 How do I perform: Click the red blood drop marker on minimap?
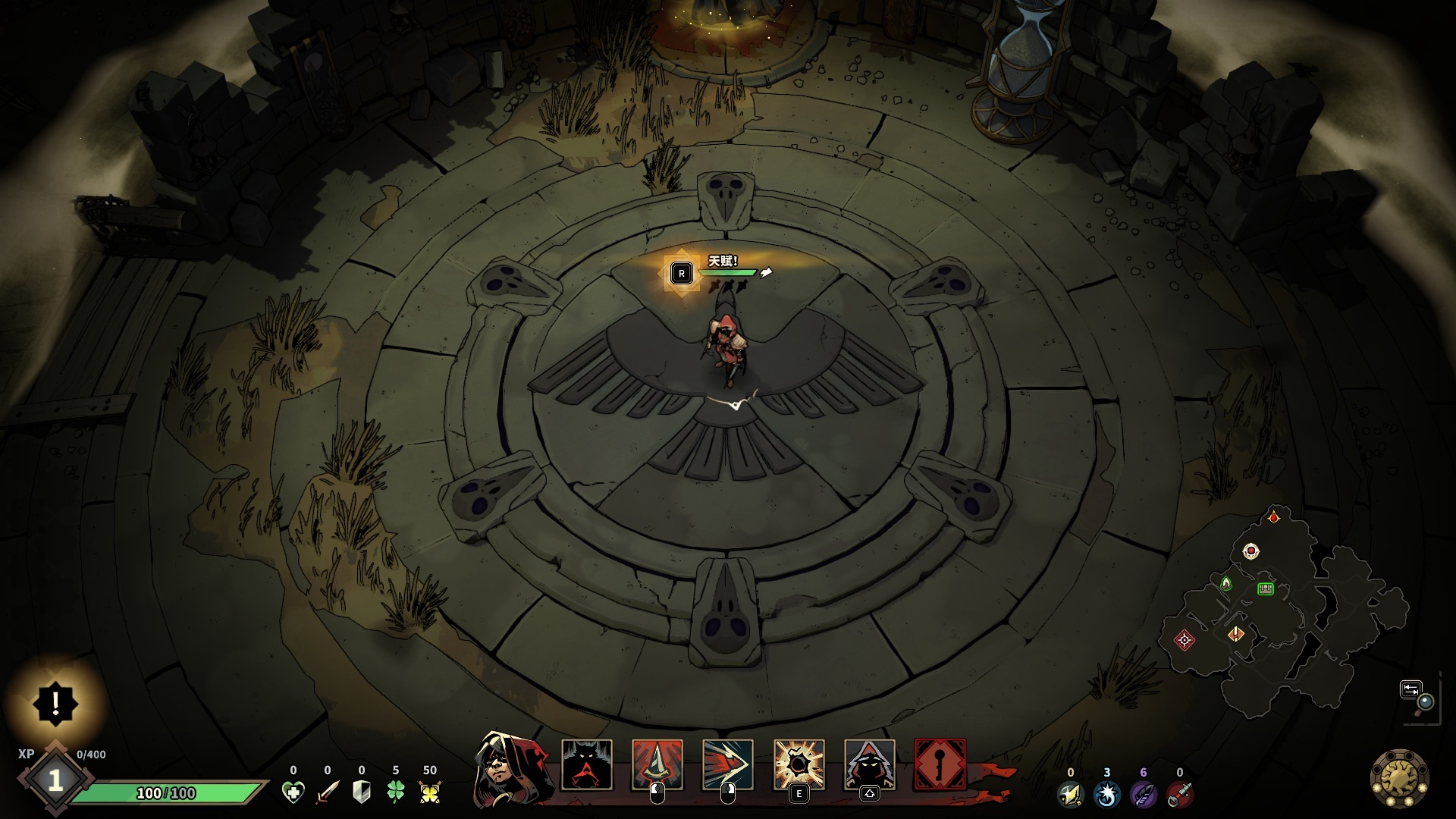1274,517
